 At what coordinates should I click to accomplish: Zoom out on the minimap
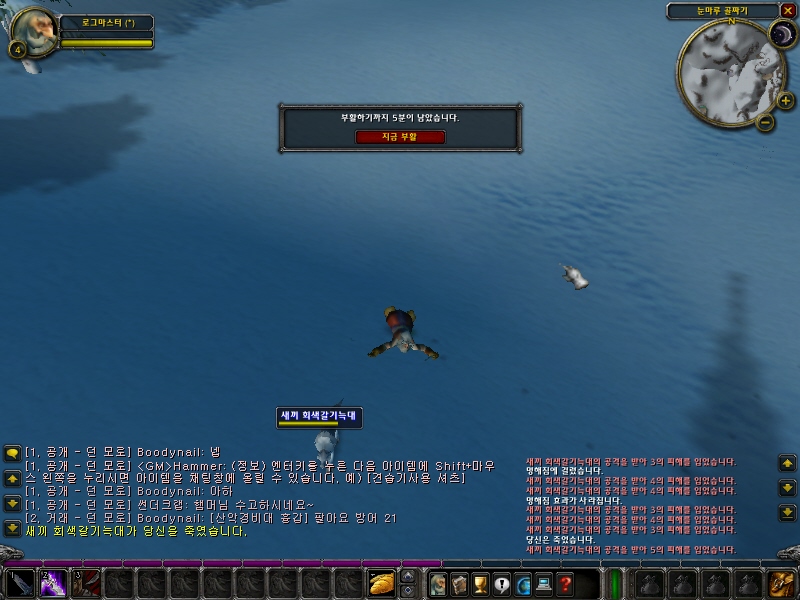[765, 122]
